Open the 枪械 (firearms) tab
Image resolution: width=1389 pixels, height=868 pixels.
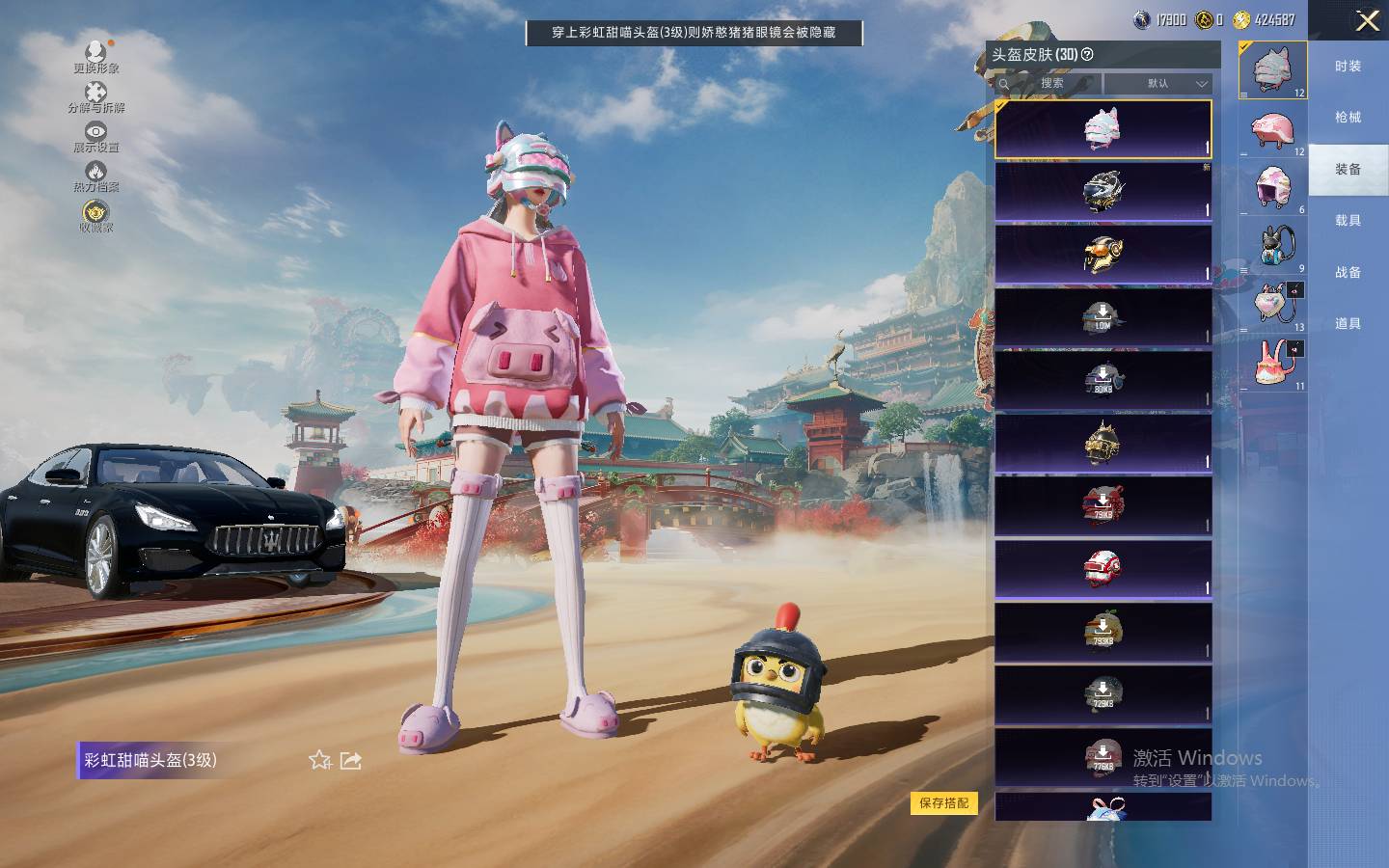pos(1348,118)
